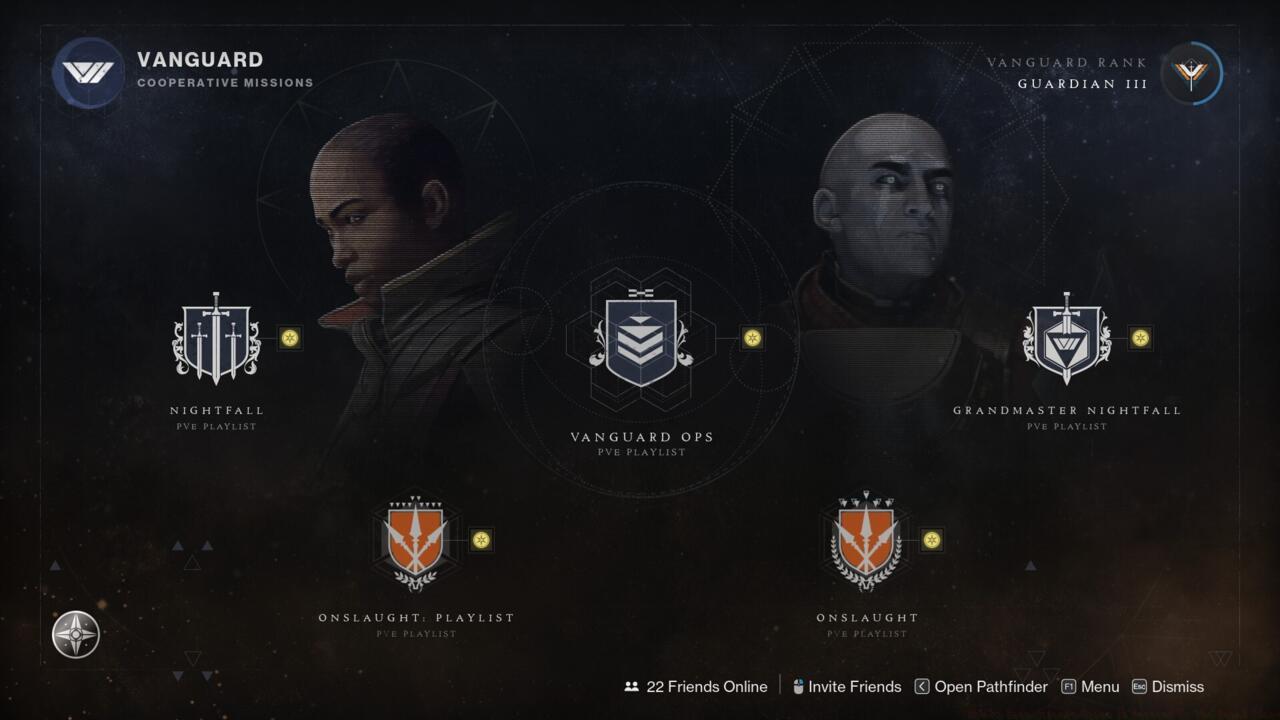Select the Onslaught activity crest
Screen dimensions: 1280x720
click(865, 538)
